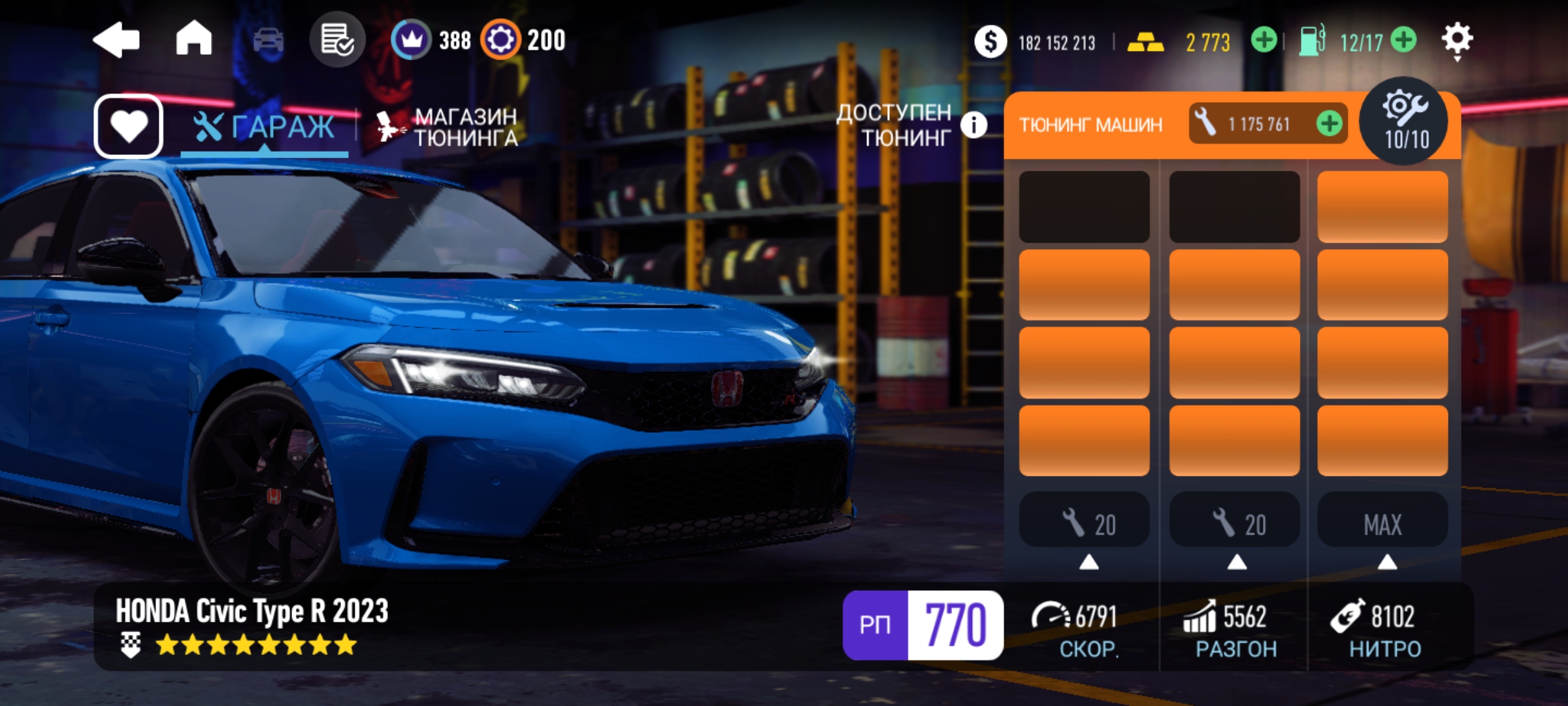1568x706 pixels.
Task: Upgrade Разгон for 20 wrenches
Action: click(x=1235, y=523)
